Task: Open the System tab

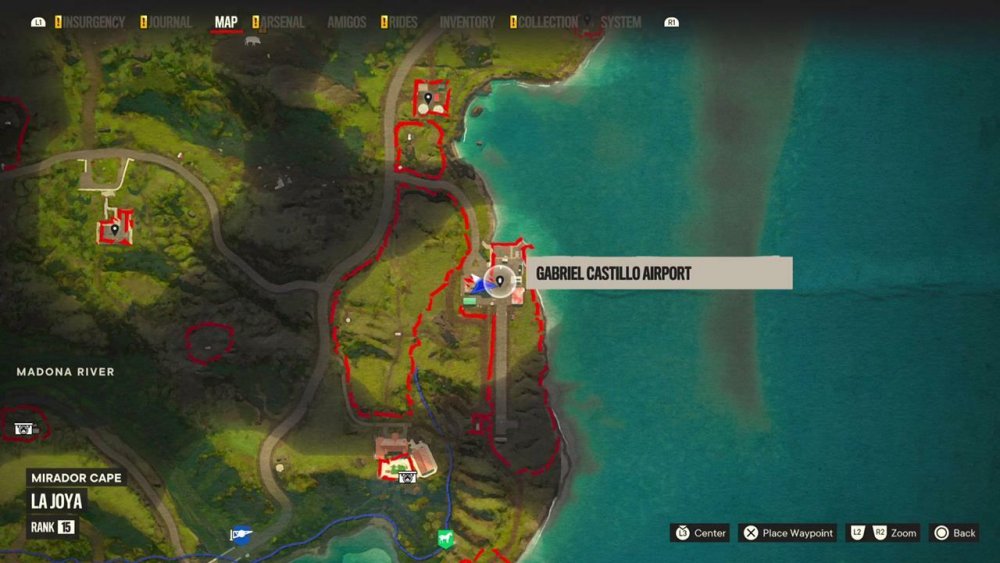Action: (x=621, y=22)
